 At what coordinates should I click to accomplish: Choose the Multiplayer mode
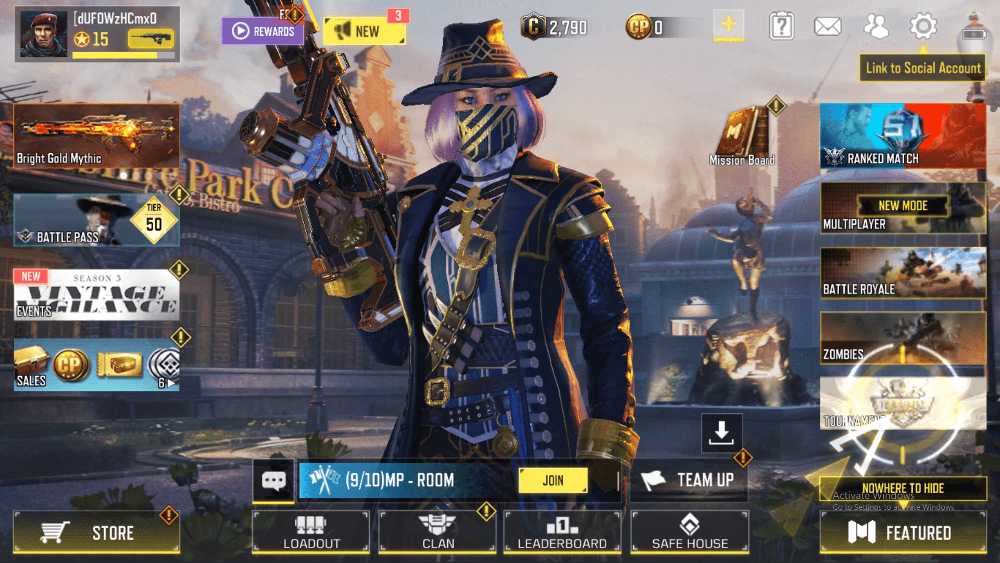pyautogui.click(x=902, y=208)
